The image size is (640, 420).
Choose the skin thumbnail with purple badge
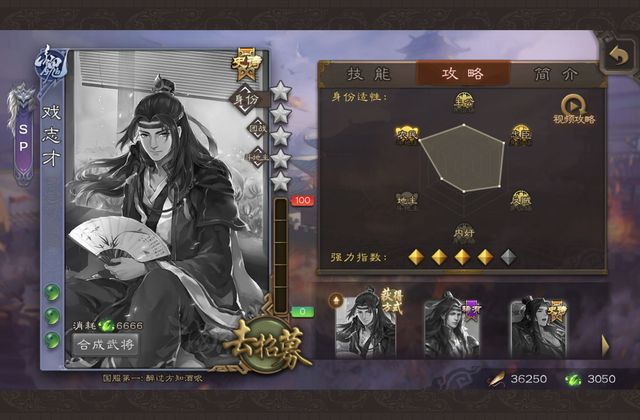click(x=449, y=325)
